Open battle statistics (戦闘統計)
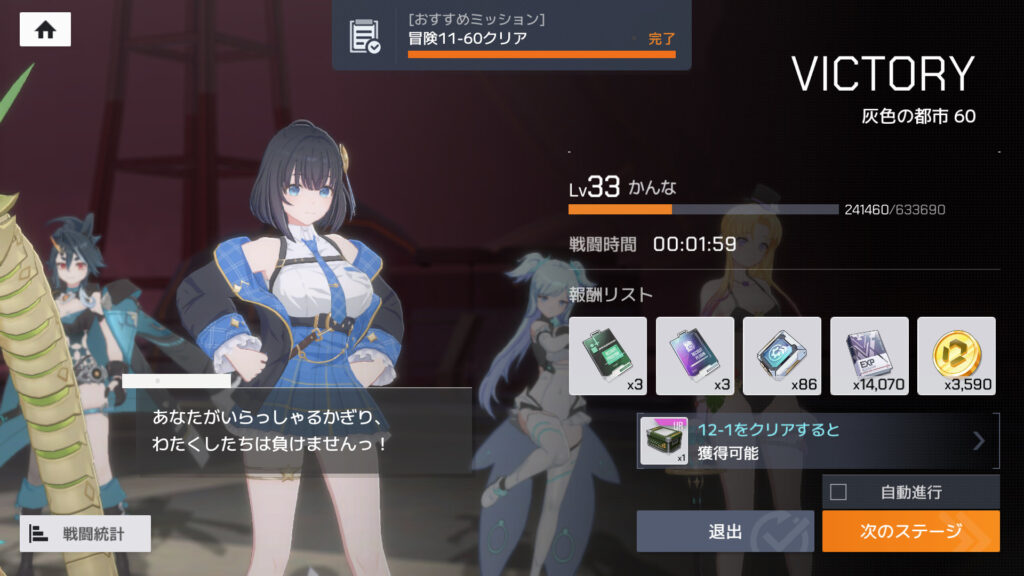1024x576 pixels. [85, 534]
